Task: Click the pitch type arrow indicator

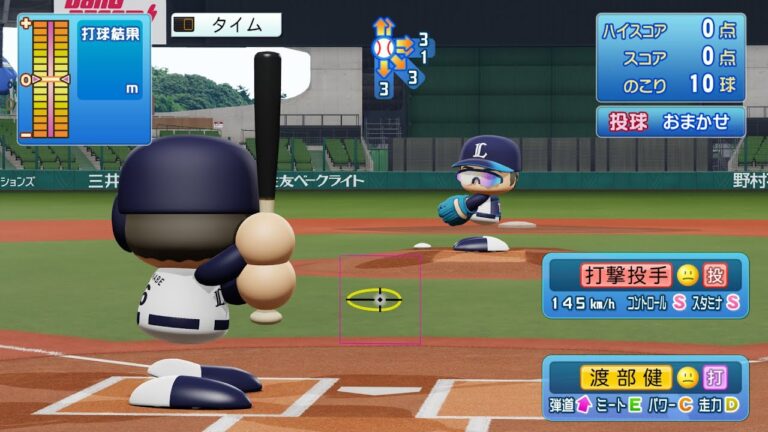Action: [x=398, y=57]
